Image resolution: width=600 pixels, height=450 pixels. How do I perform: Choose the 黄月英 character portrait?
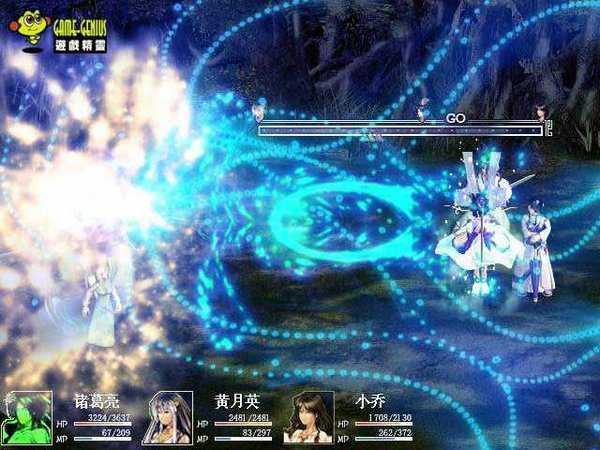coord(168,417)
